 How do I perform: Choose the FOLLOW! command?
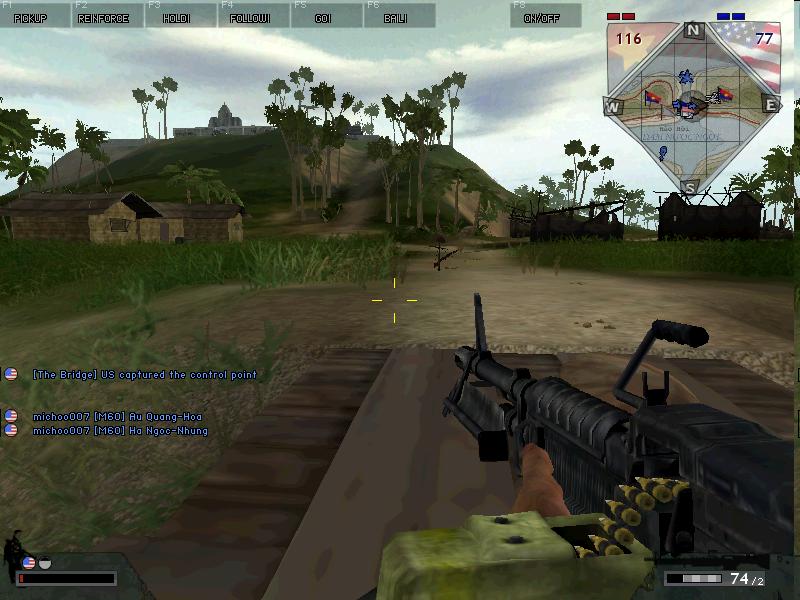[x=254, y=15]
